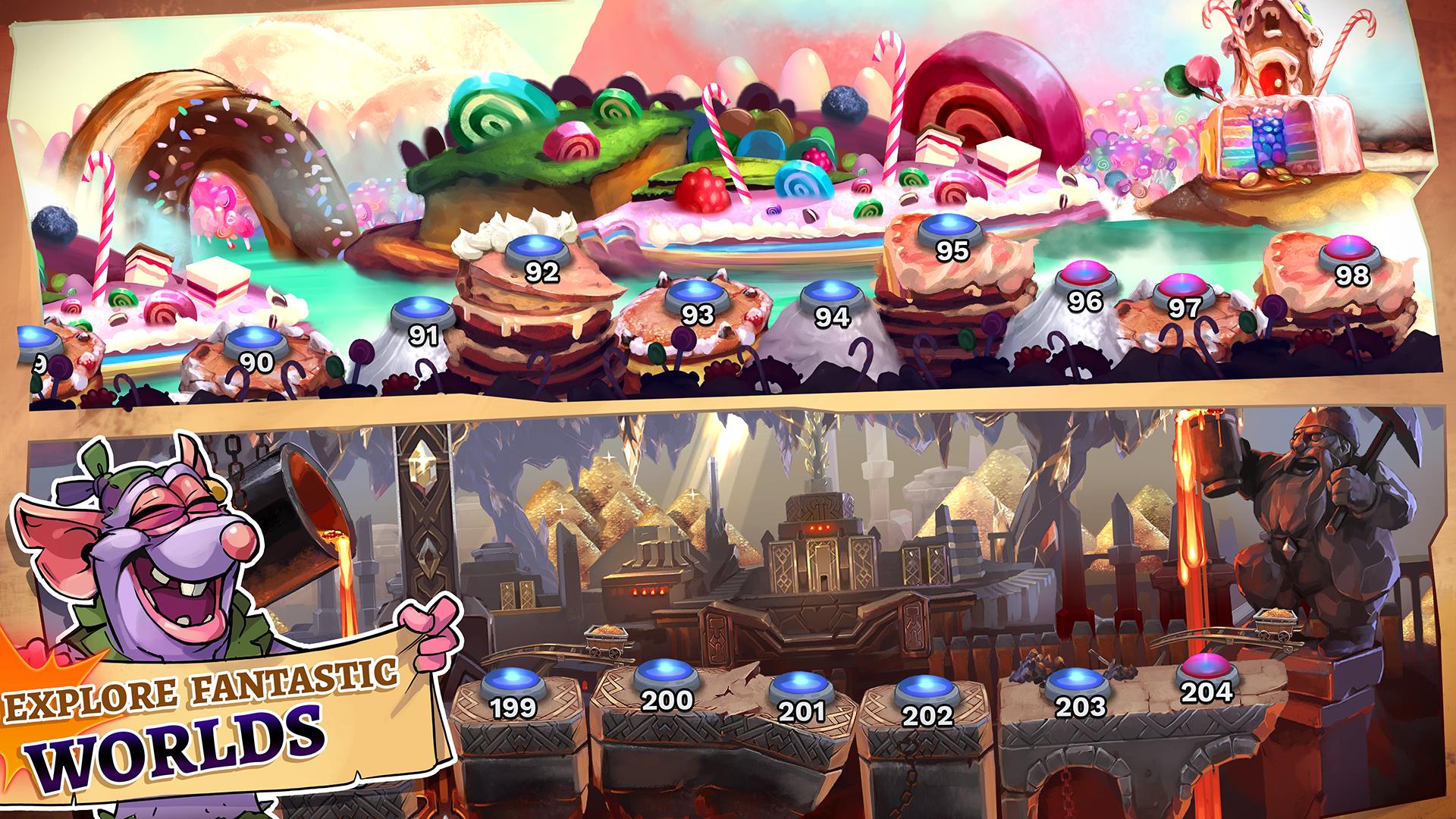1456x819 pixels.
Task: Select the level 98 button
Action: (1351, 253)
